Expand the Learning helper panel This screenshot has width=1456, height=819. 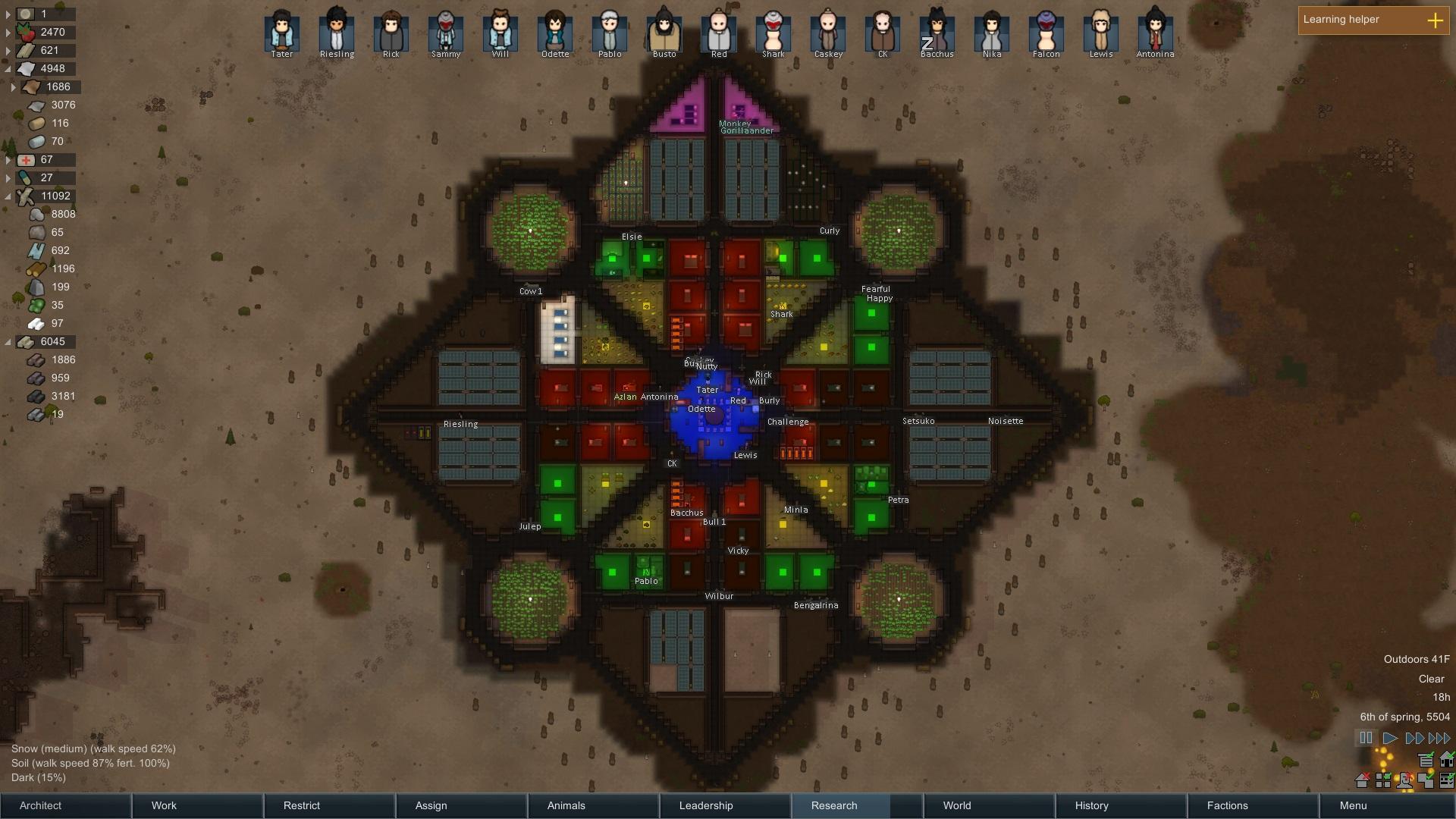(1435, 20)
